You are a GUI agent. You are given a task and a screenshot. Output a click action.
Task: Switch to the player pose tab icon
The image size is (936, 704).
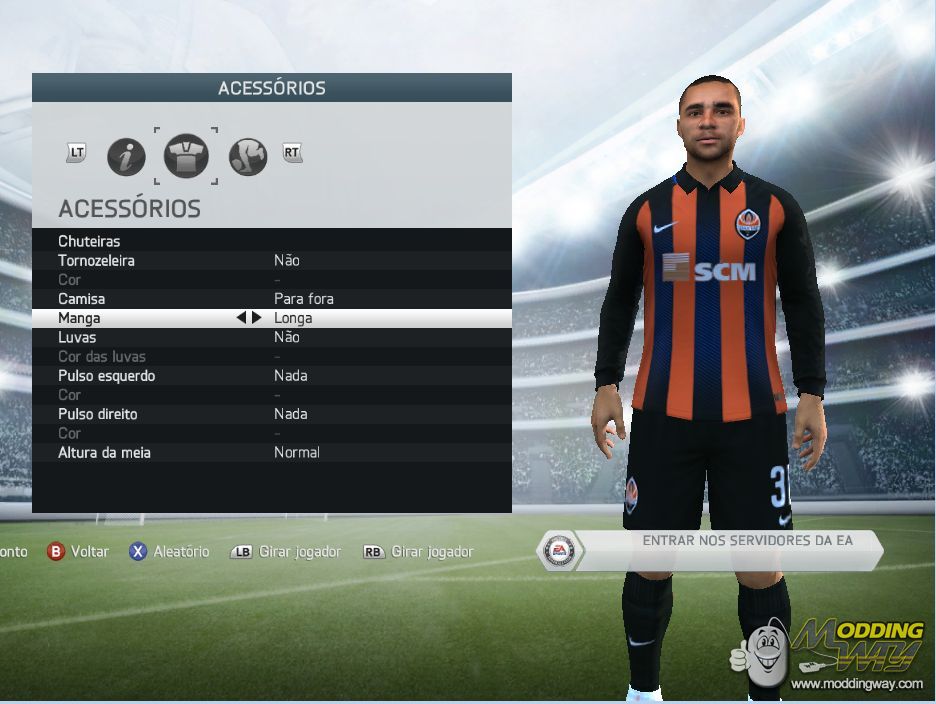pyautogui.click(x=248, y=157)
